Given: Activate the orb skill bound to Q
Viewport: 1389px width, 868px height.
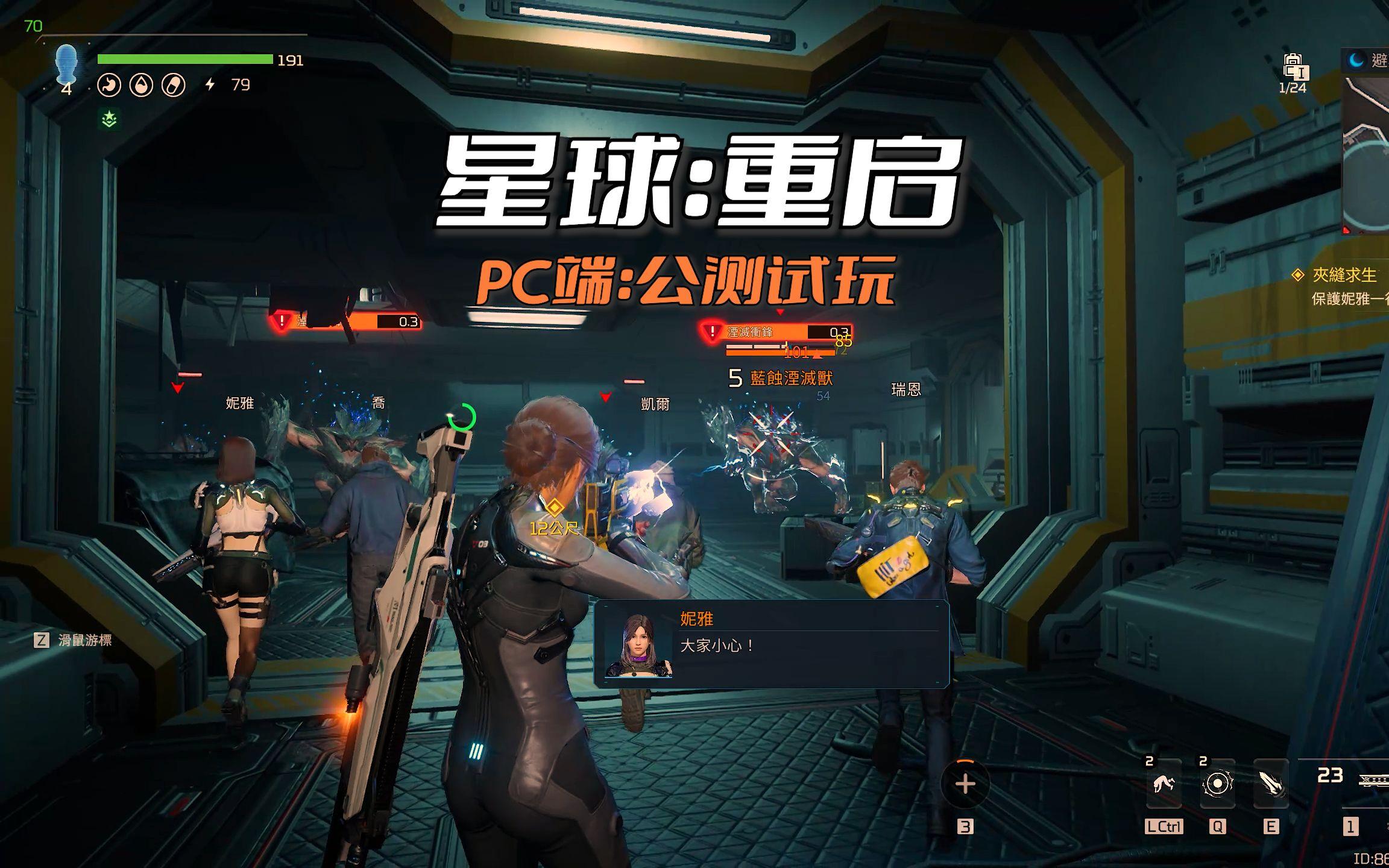Looking at the screenshot, I should pos(1218,784).
